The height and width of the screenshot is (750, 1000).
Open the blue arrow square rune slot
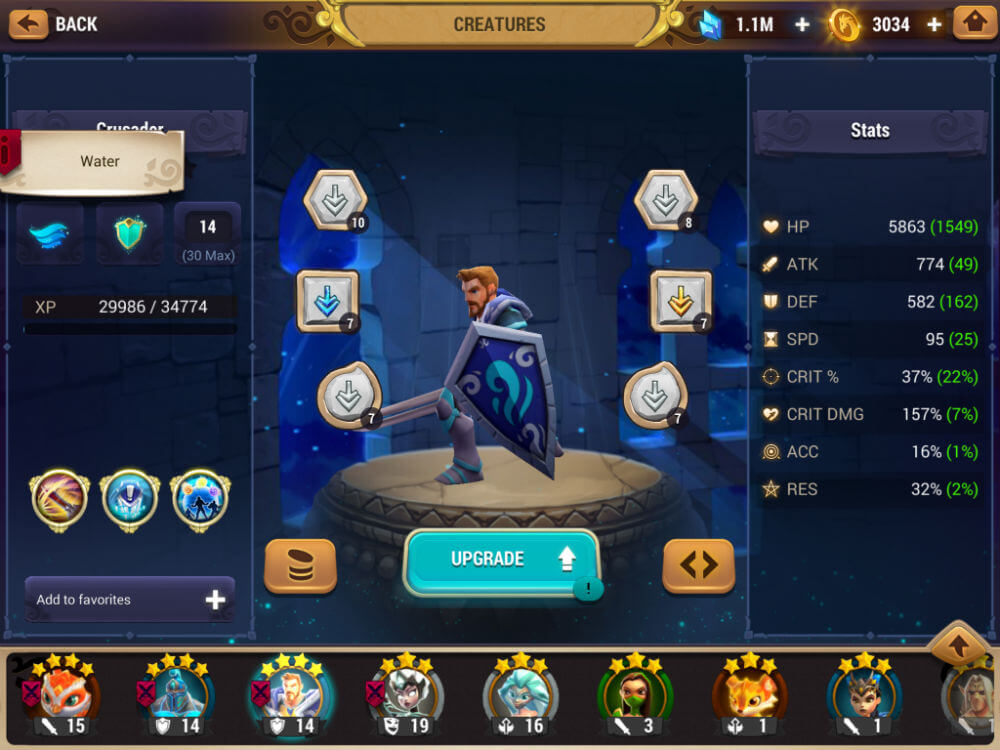coord(328,300)
